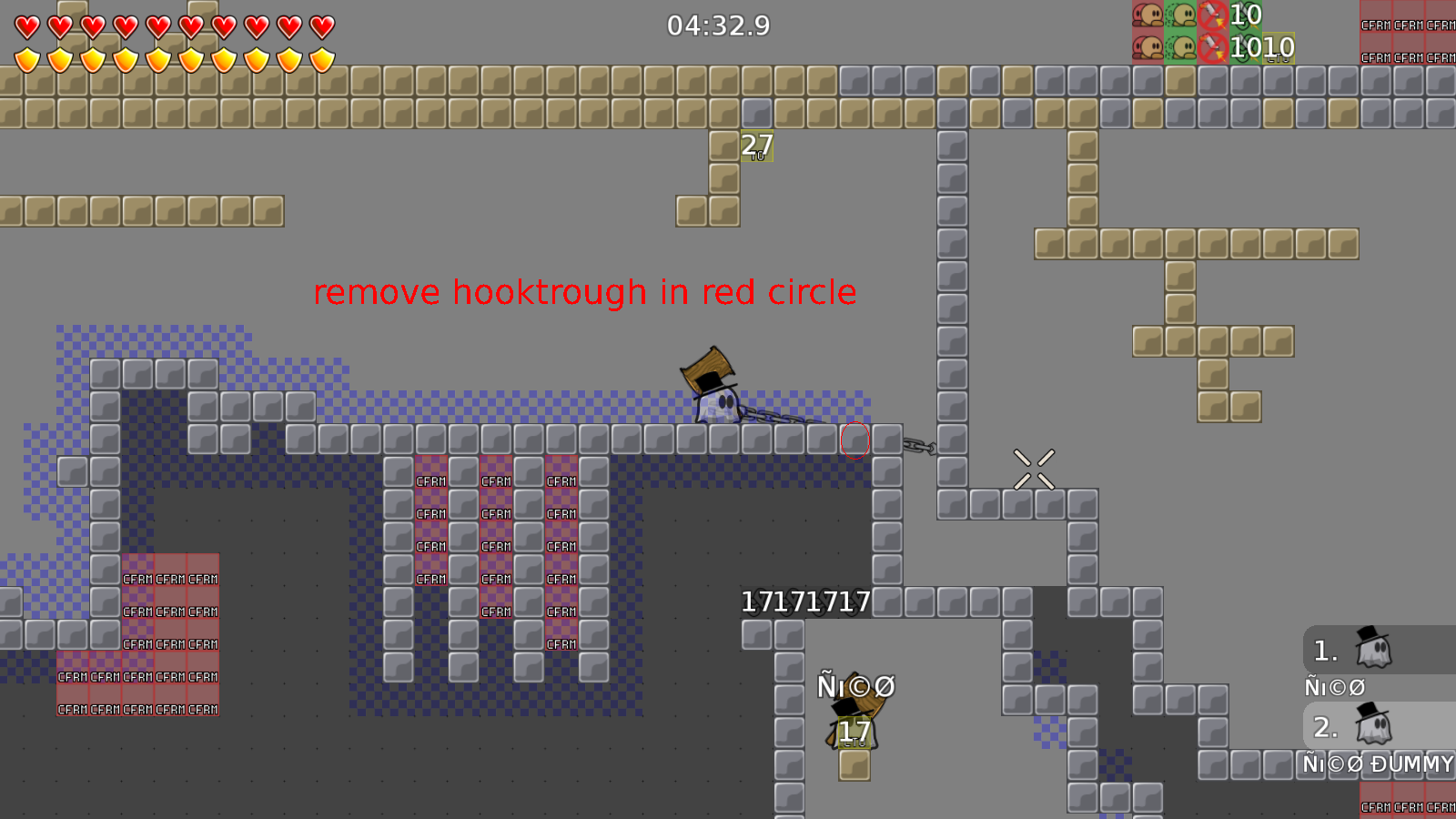Viewport: 1456px width, 819px height.
Task: Click the tile labeled 27 above the platform
Action: pos(755,144)
